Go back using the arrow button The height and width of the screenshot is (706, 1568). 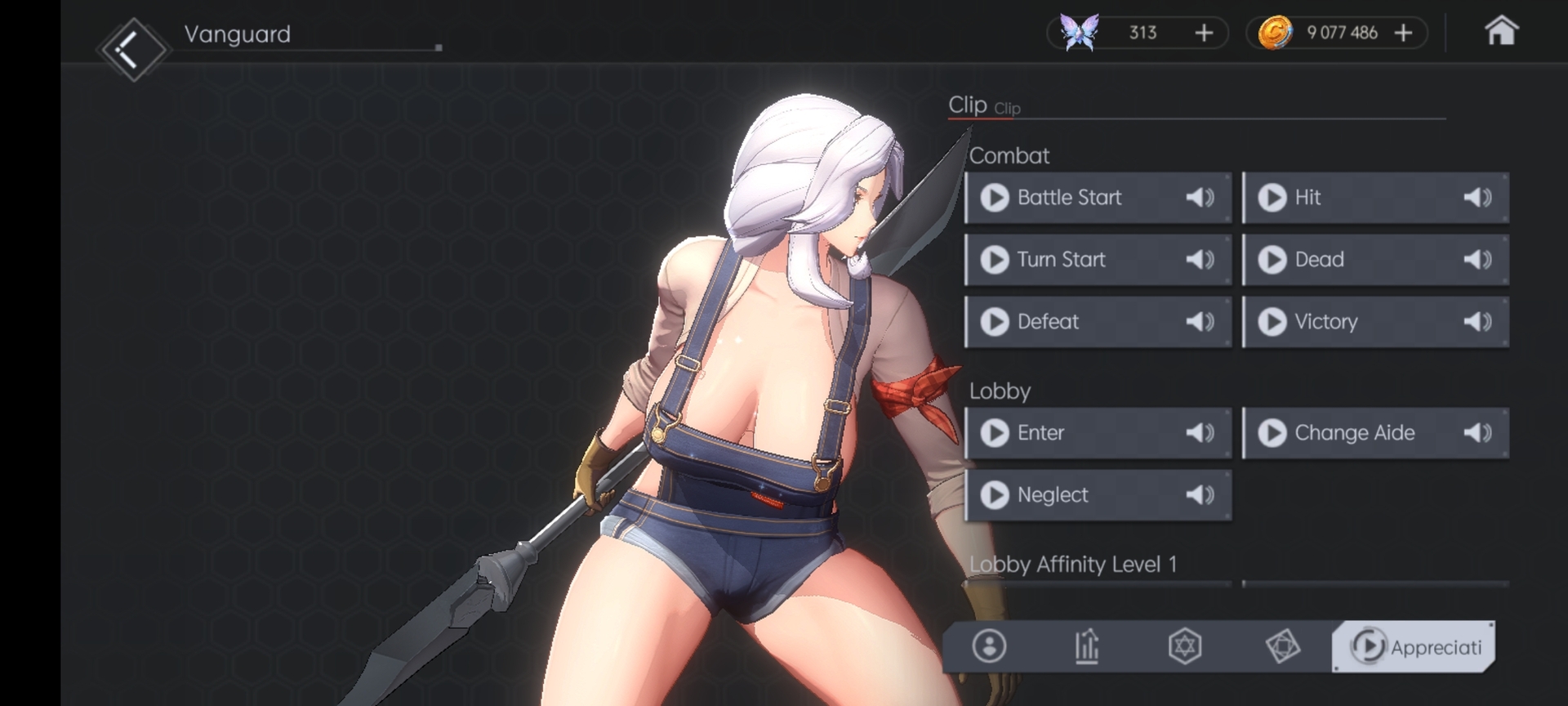click(131, 50)
